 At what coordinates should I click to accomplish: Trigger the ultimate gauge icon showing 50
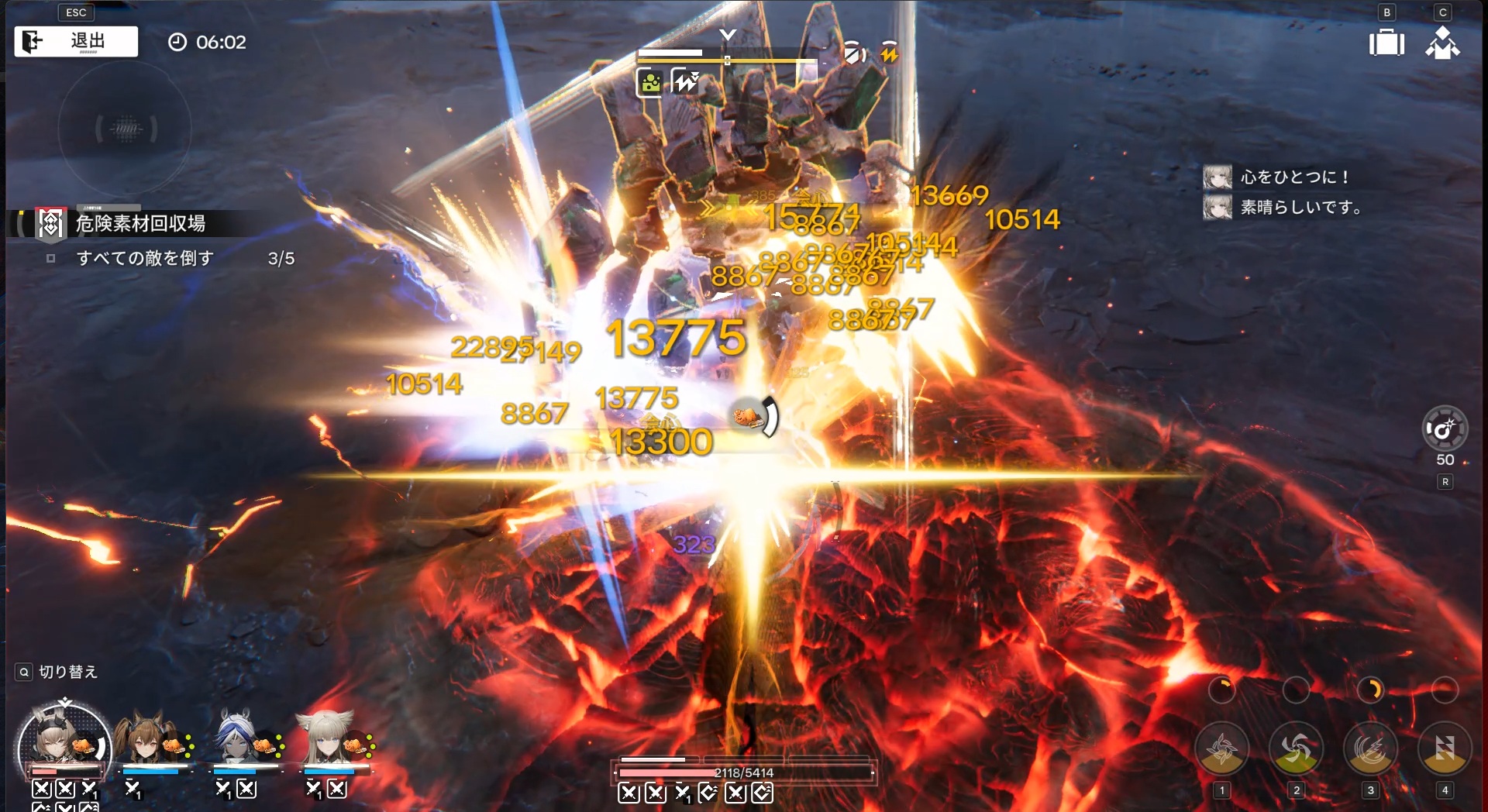pyautogui.click(x=1444, y=428)
